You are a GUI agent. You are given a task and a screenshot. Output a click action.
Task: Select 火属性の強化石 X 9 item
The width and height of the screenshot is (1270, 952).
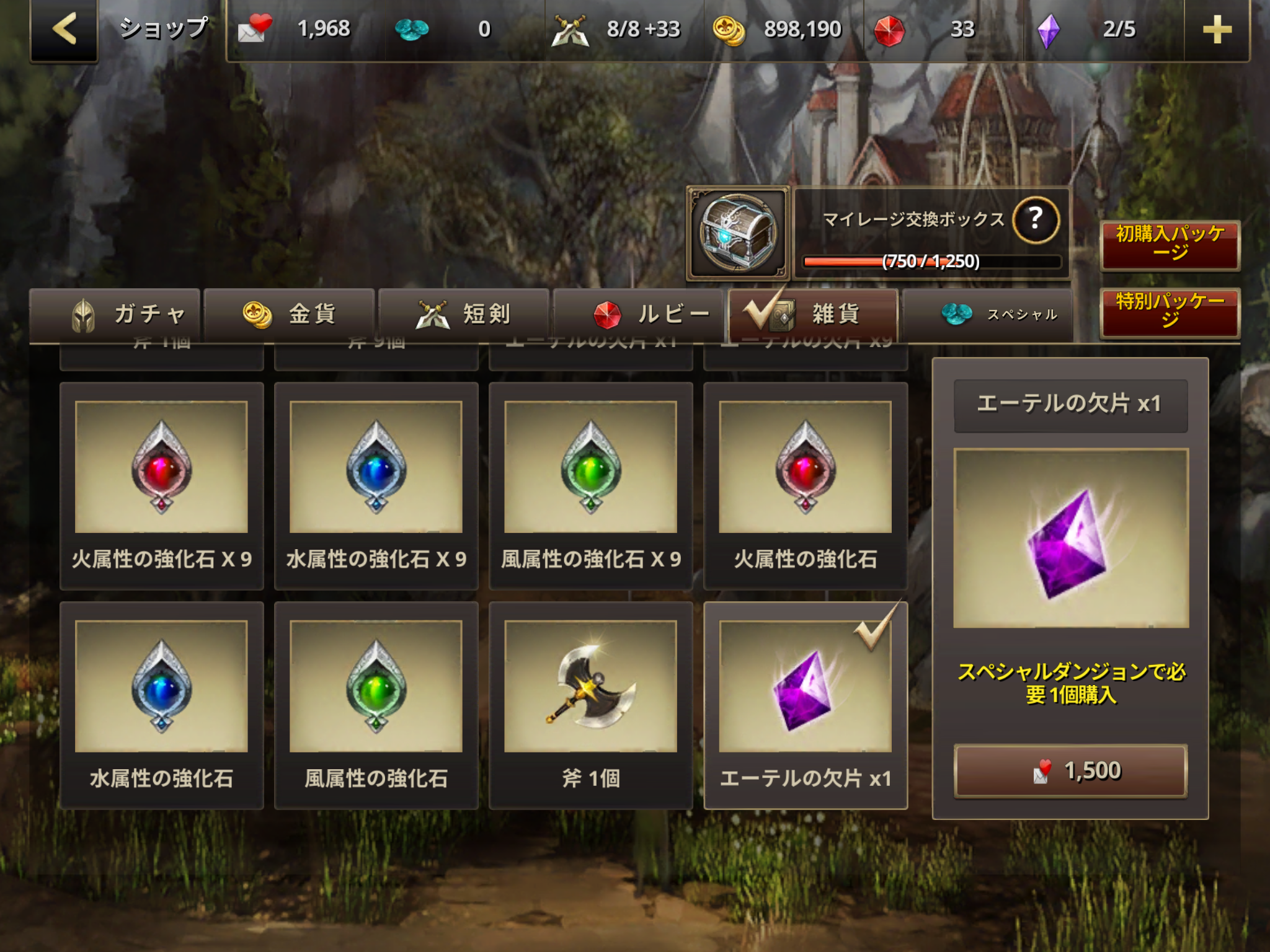coord(162,485)
